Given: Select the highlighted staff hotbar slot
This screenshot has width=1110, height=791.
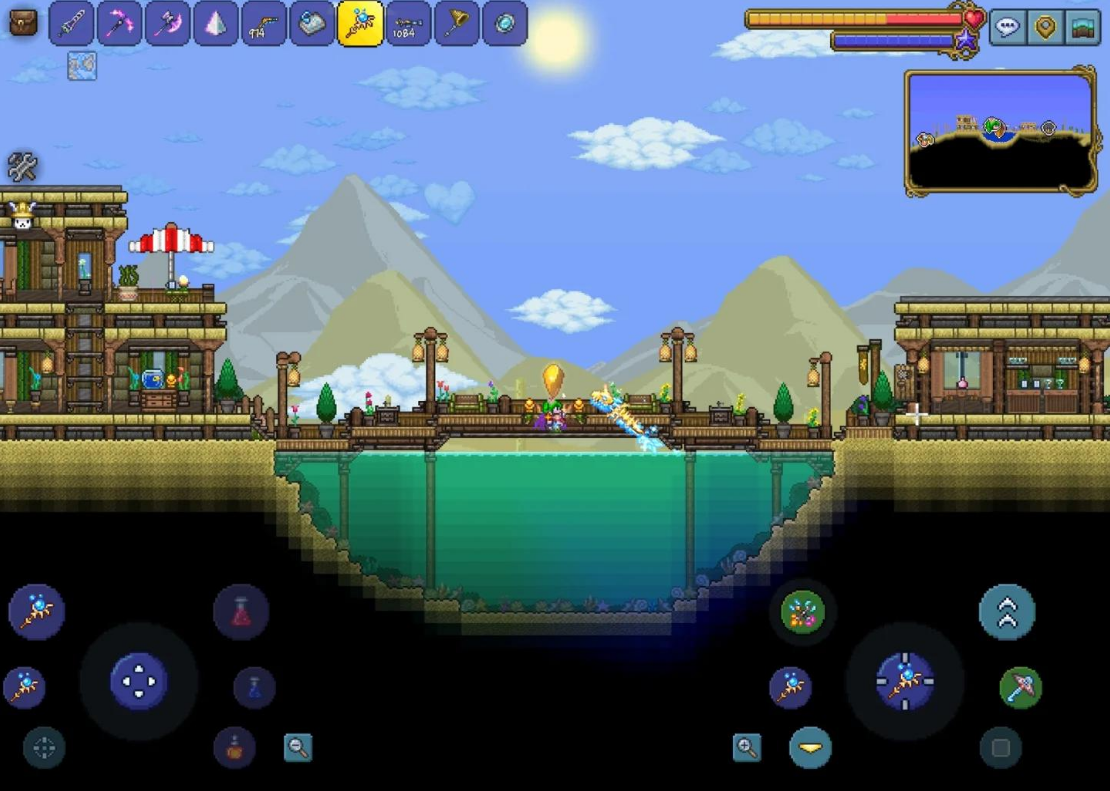Looking at the screenshot, I should tap(360, 23).
